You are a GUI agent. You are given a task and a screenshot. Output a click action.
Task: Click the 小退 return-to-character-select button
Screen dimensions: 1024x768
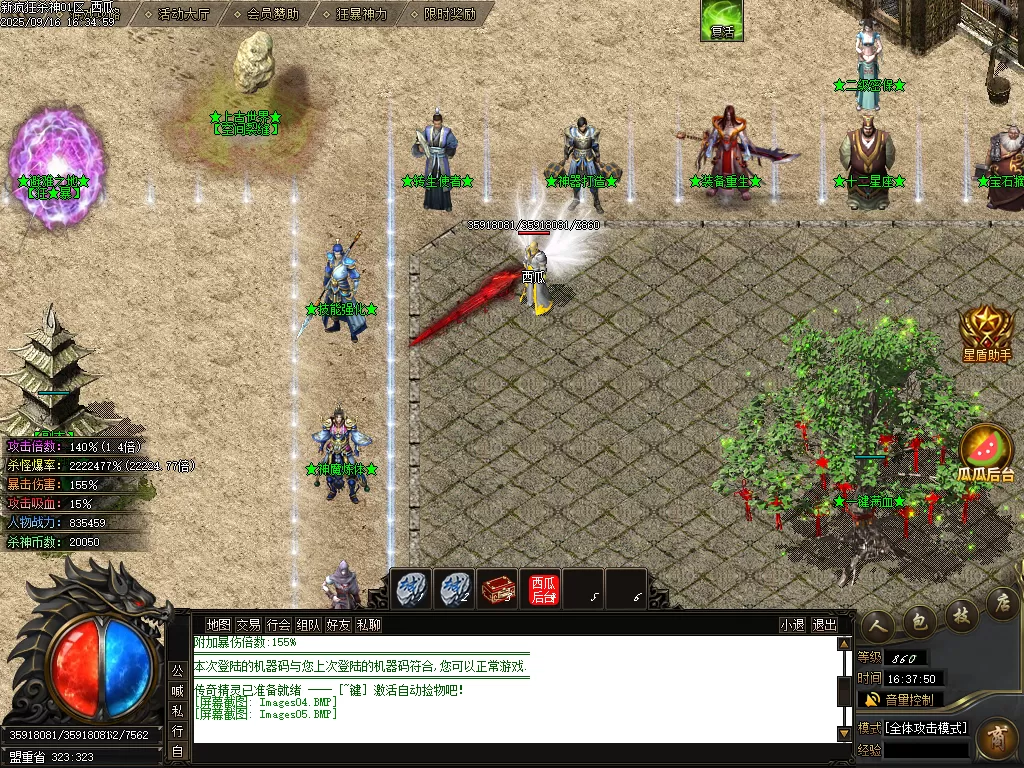[792, 625]
